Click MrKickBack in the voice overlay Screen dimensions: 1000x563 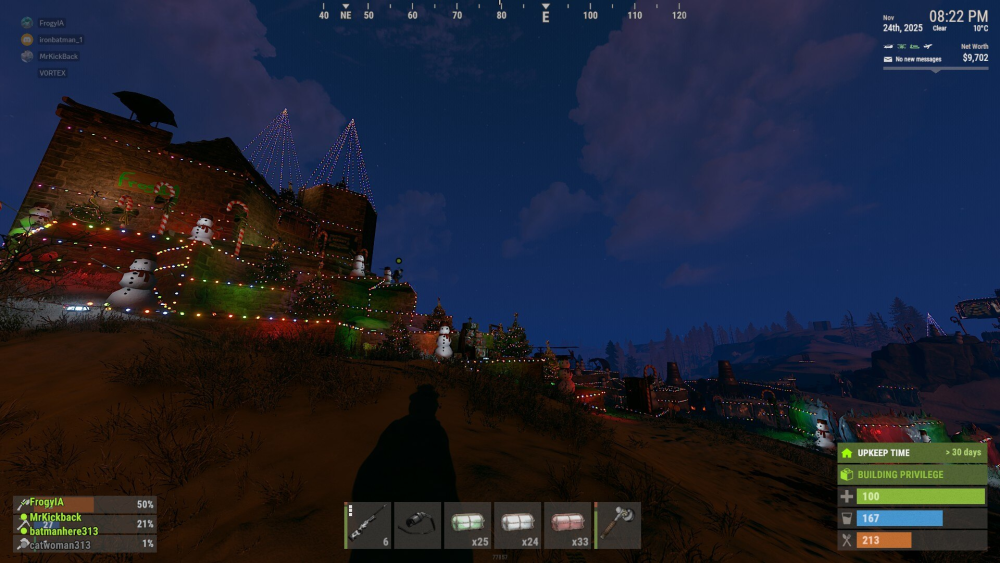(x=57, y=56)
